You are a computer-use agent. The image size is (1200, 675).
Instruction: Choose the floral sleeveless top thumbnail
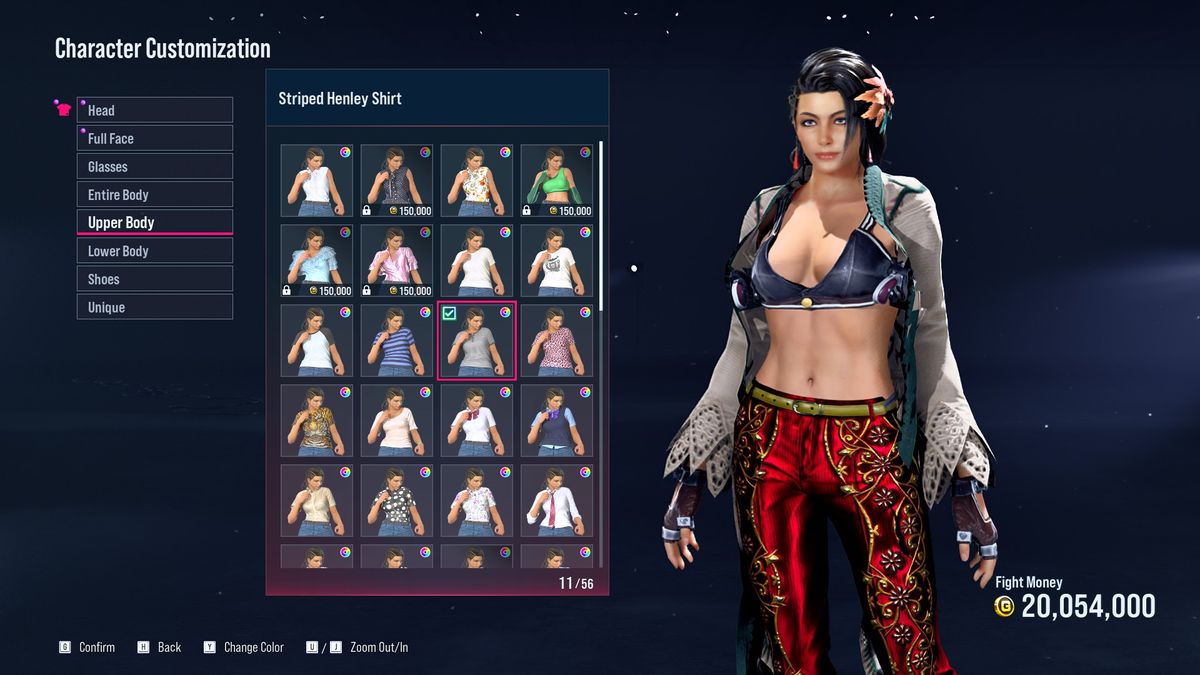pyautogui.click(x=476, y=181)
